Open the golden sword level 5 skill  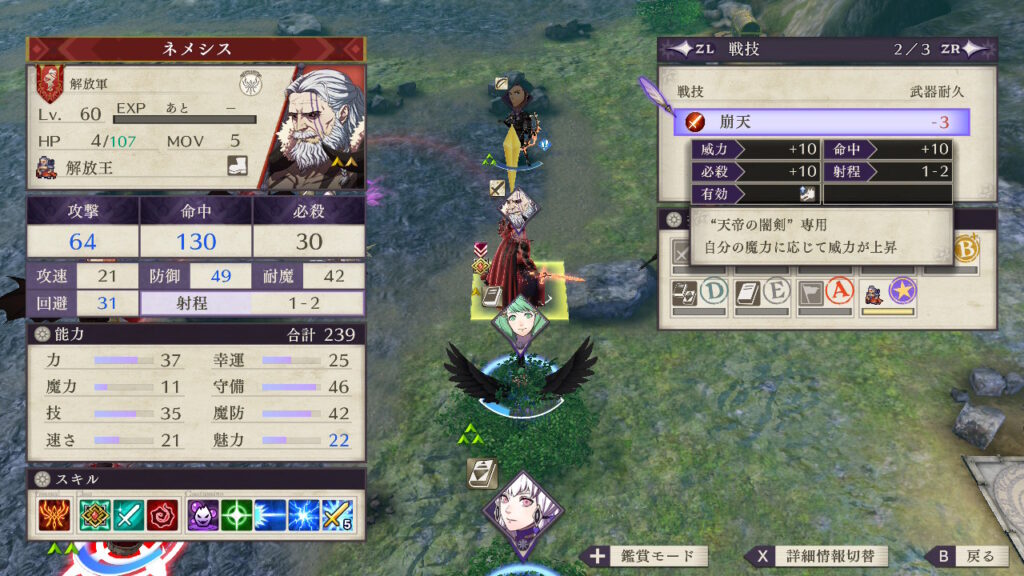[x=338, y=515]
